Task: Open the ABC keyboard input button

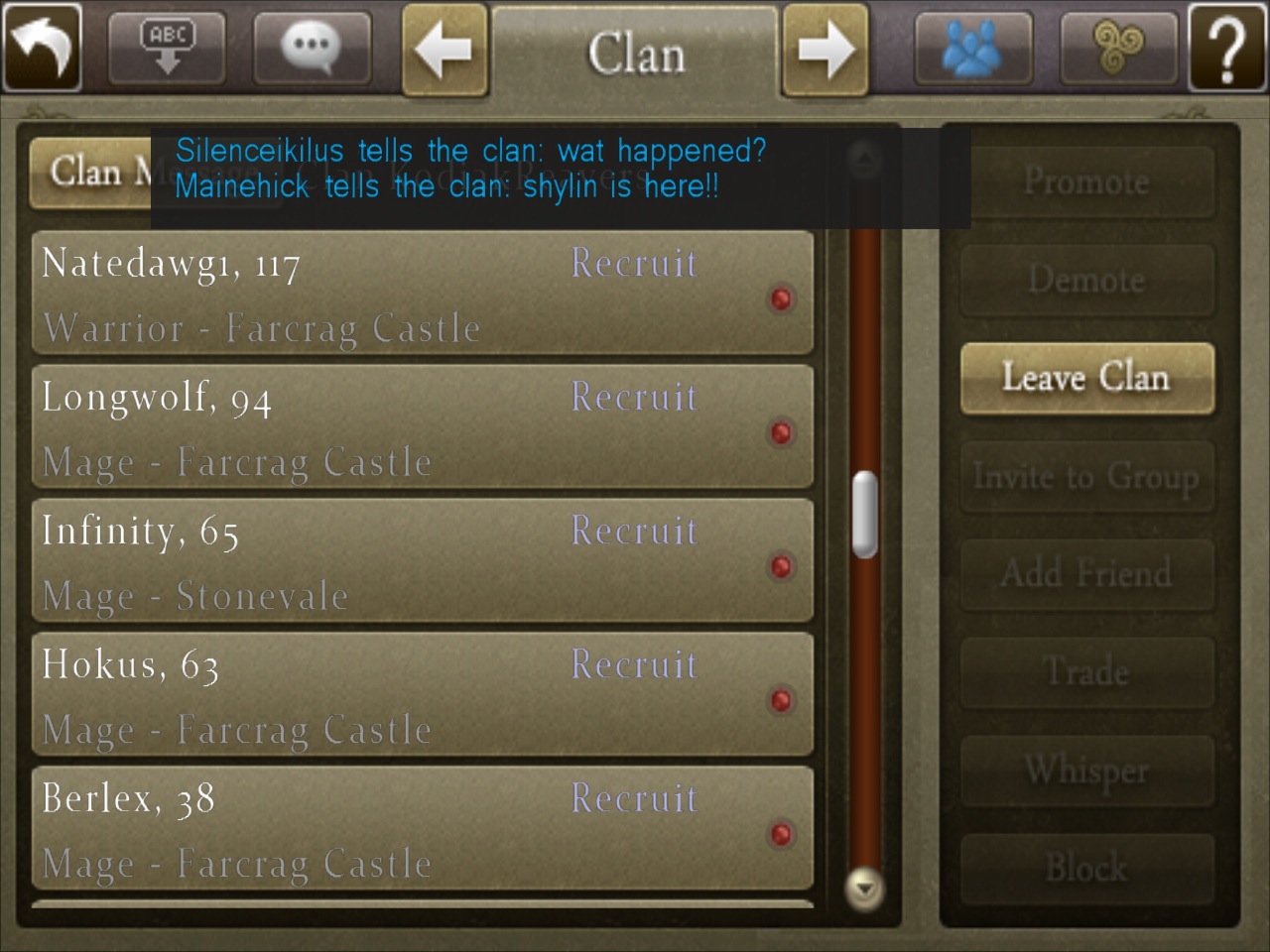Action: coord(167,46)
